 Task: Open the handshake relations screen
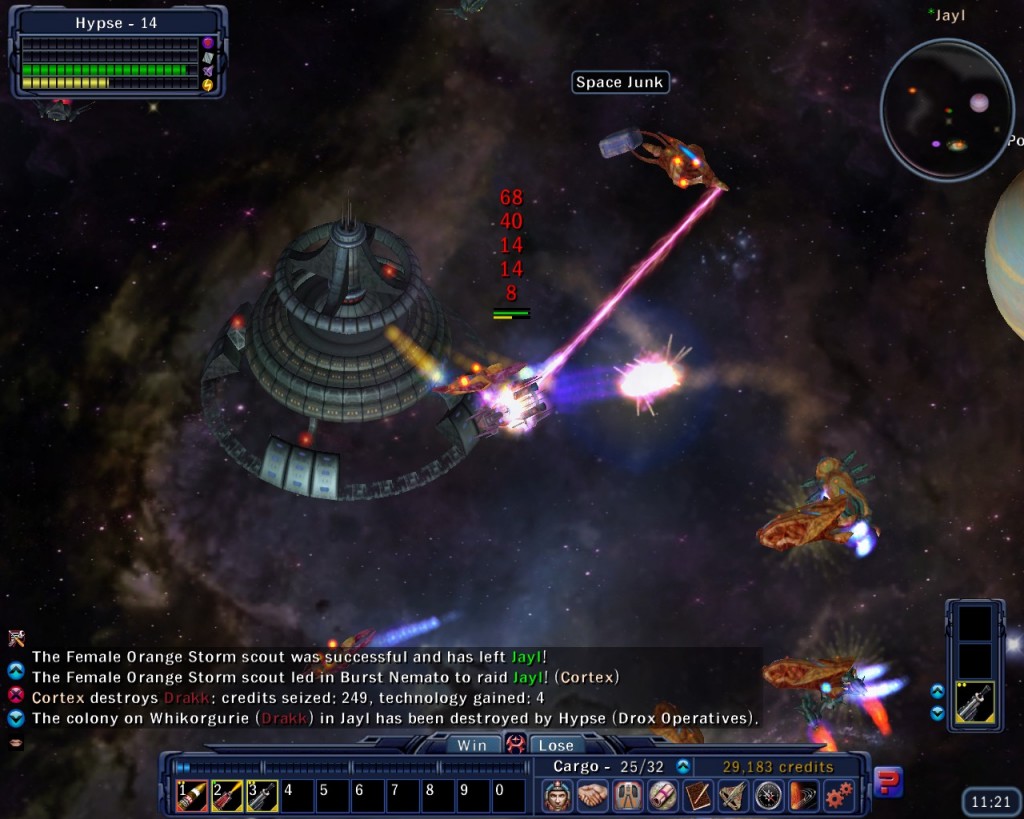[x=593, y=796]
